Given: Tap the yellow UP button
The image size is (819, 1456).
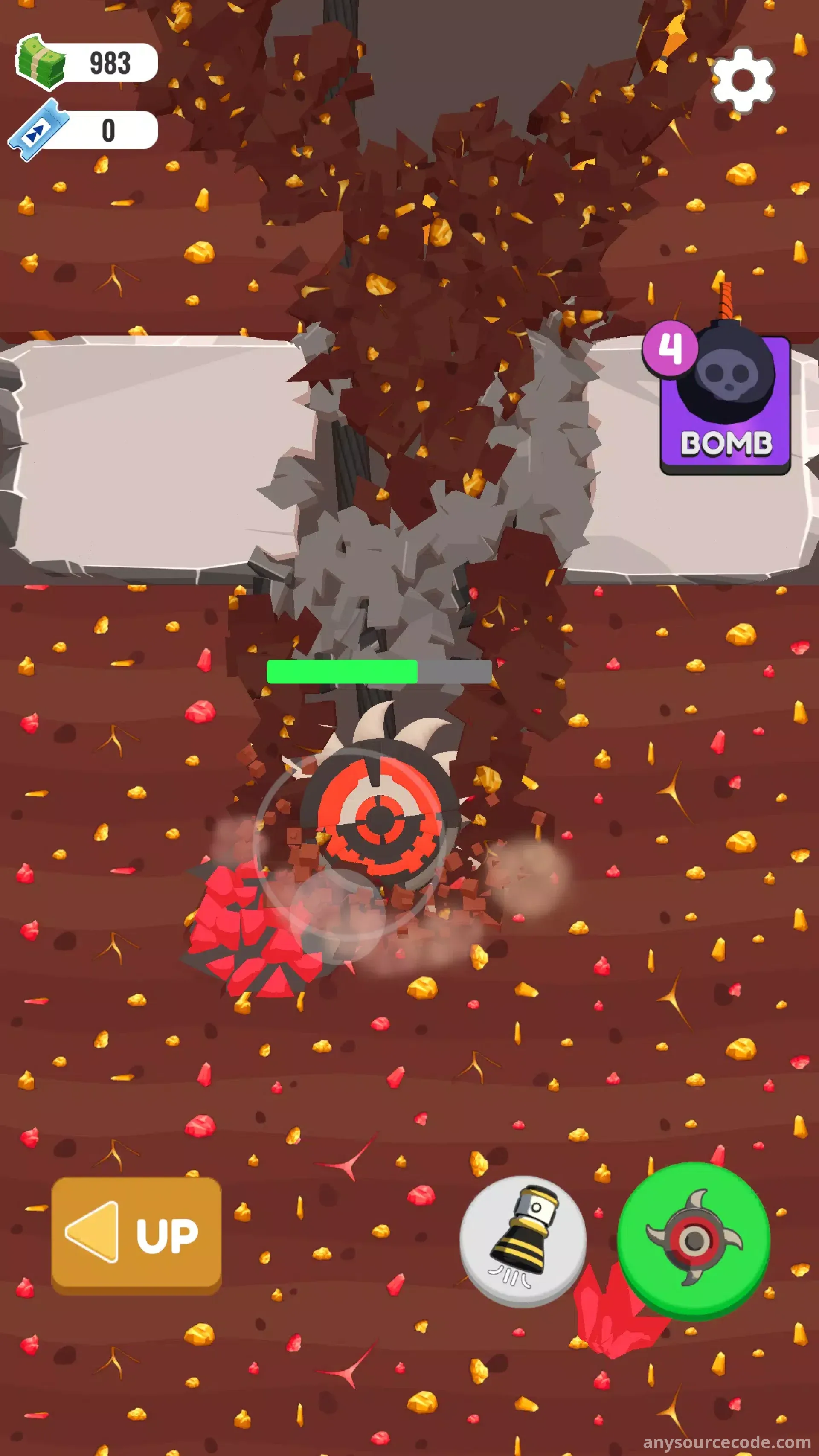Looking at the screenshot, I should [136, 1235].
